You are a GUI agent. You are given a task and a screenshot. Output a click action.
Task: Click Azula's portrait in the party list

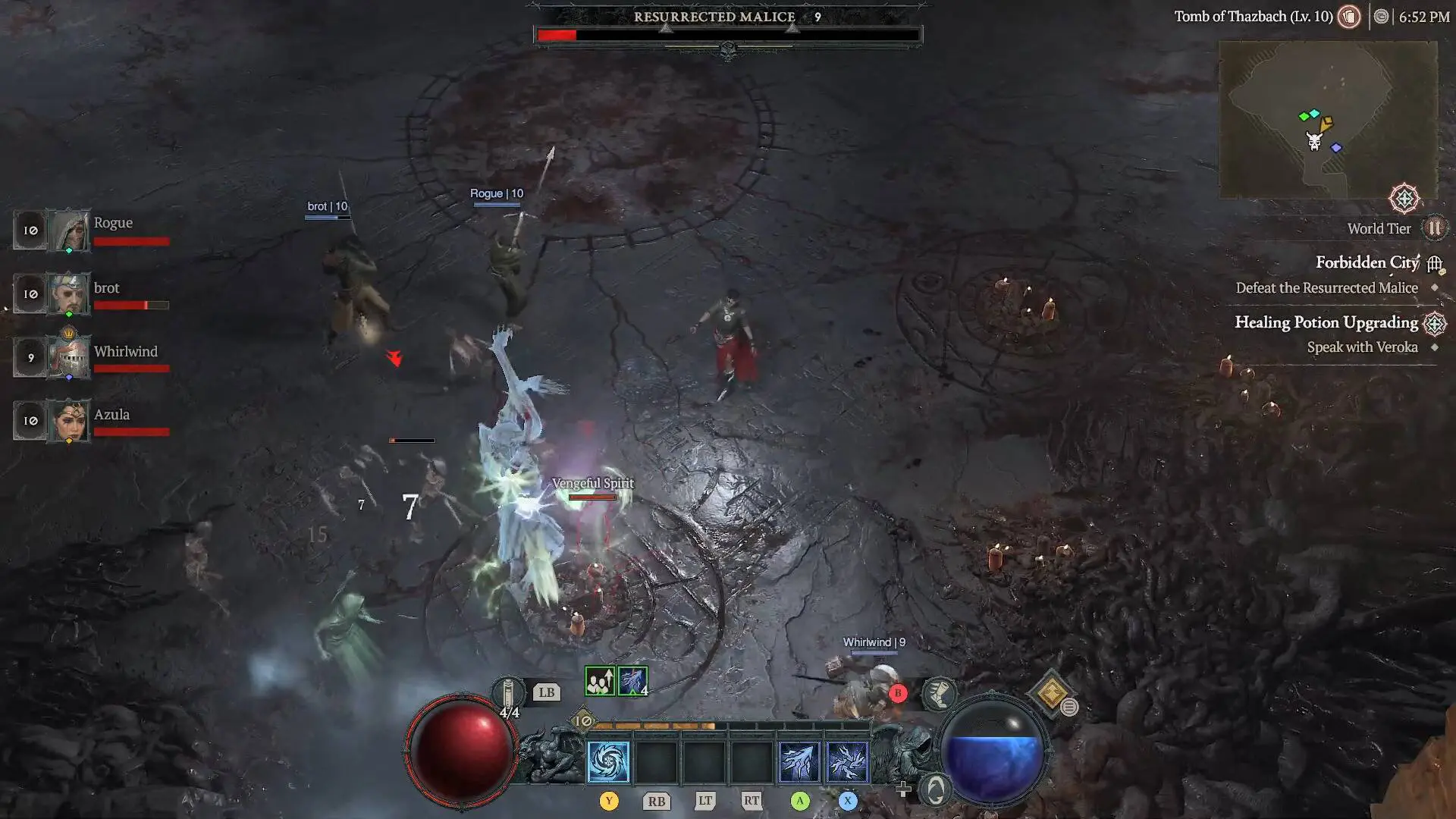tap(71, 422)
